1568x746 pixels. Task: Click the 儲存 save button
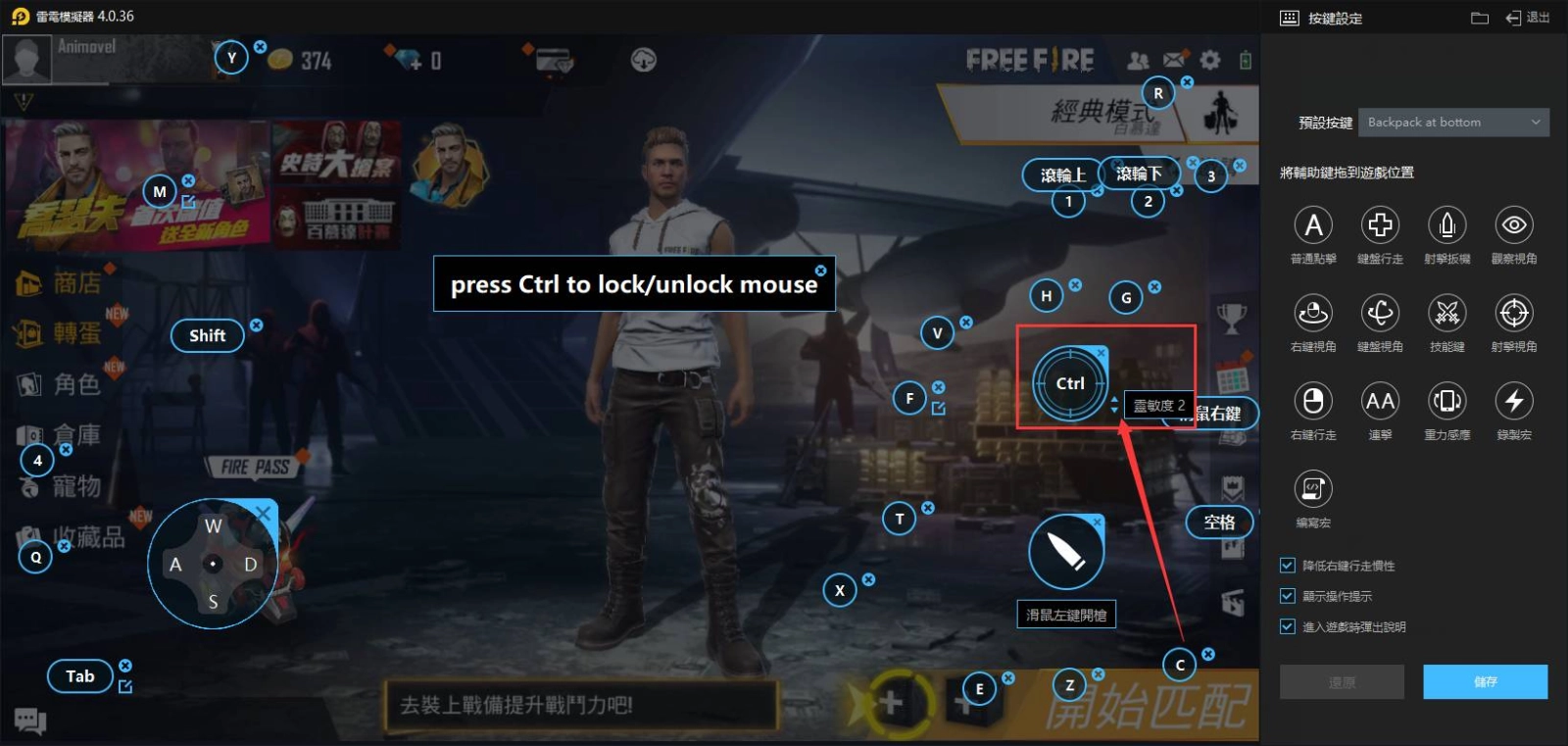coord(1485,681)
